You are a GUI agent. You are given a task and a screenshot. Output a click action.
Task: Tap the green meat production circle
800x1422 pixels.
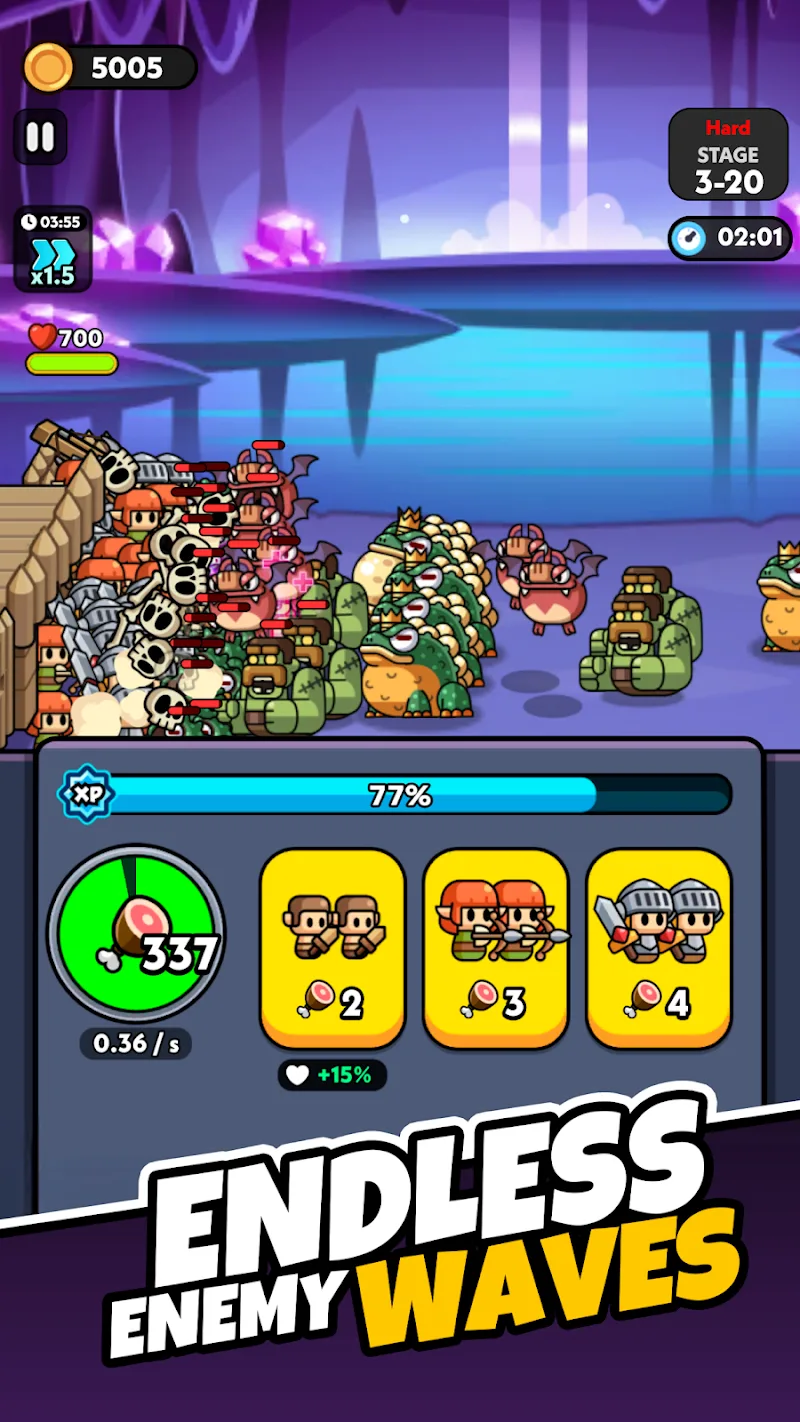tap(136, 934)
